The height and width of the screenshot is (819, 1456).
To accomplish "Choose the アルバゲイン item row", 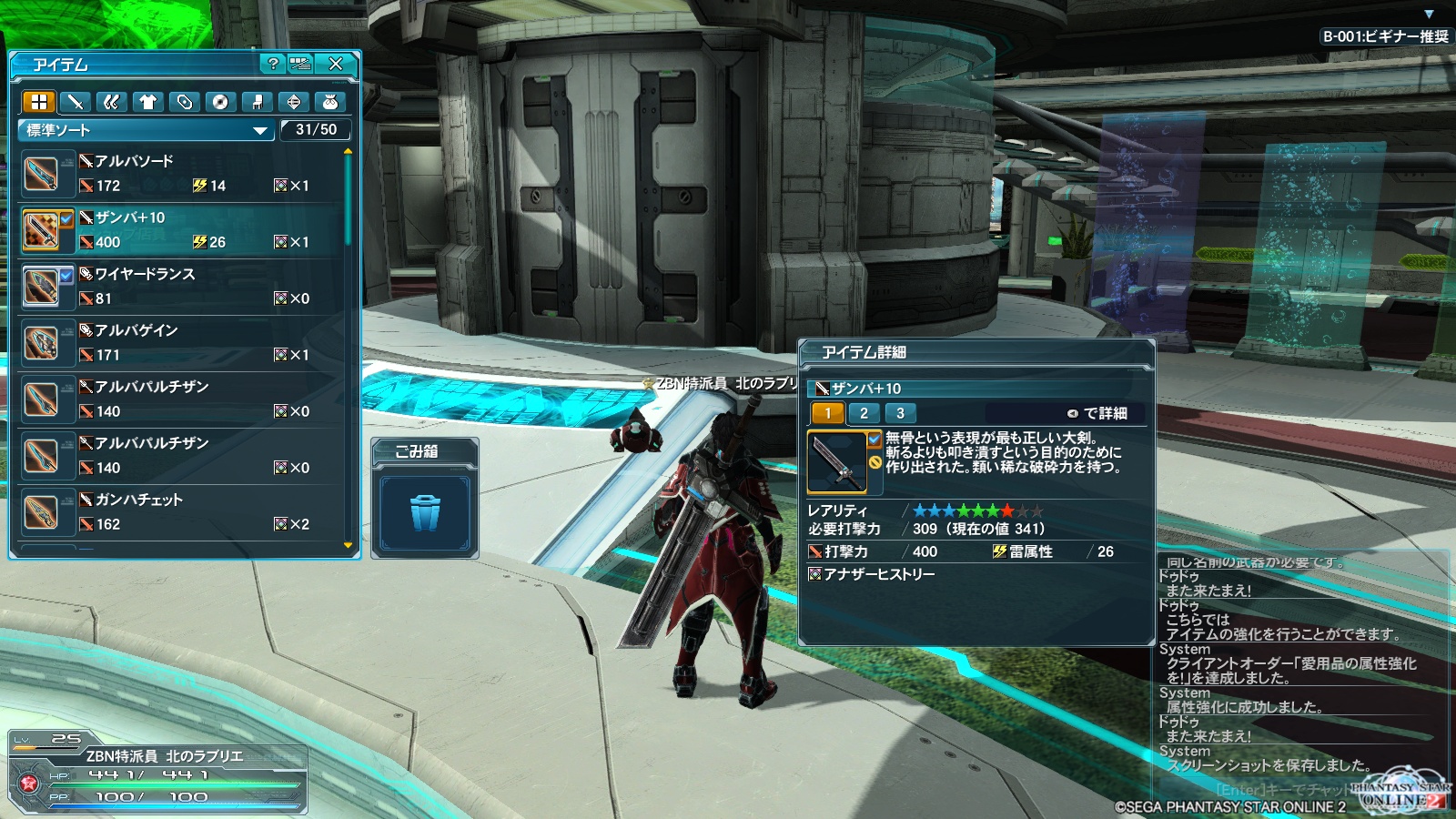I will pos(182,343).
